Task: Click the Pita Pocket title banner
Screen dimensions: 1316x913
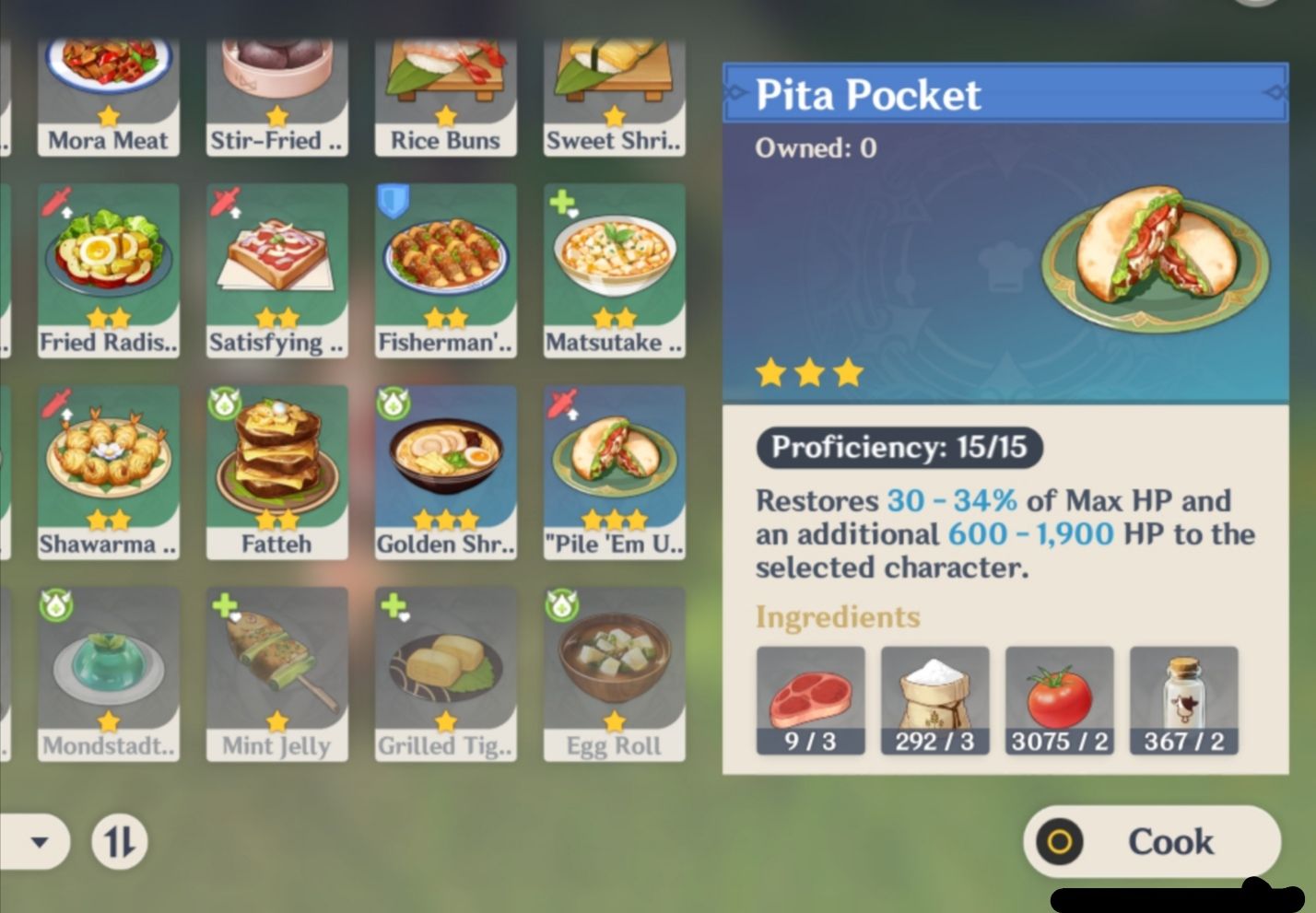Action: pyautogui.click(x=1005, y=93)
